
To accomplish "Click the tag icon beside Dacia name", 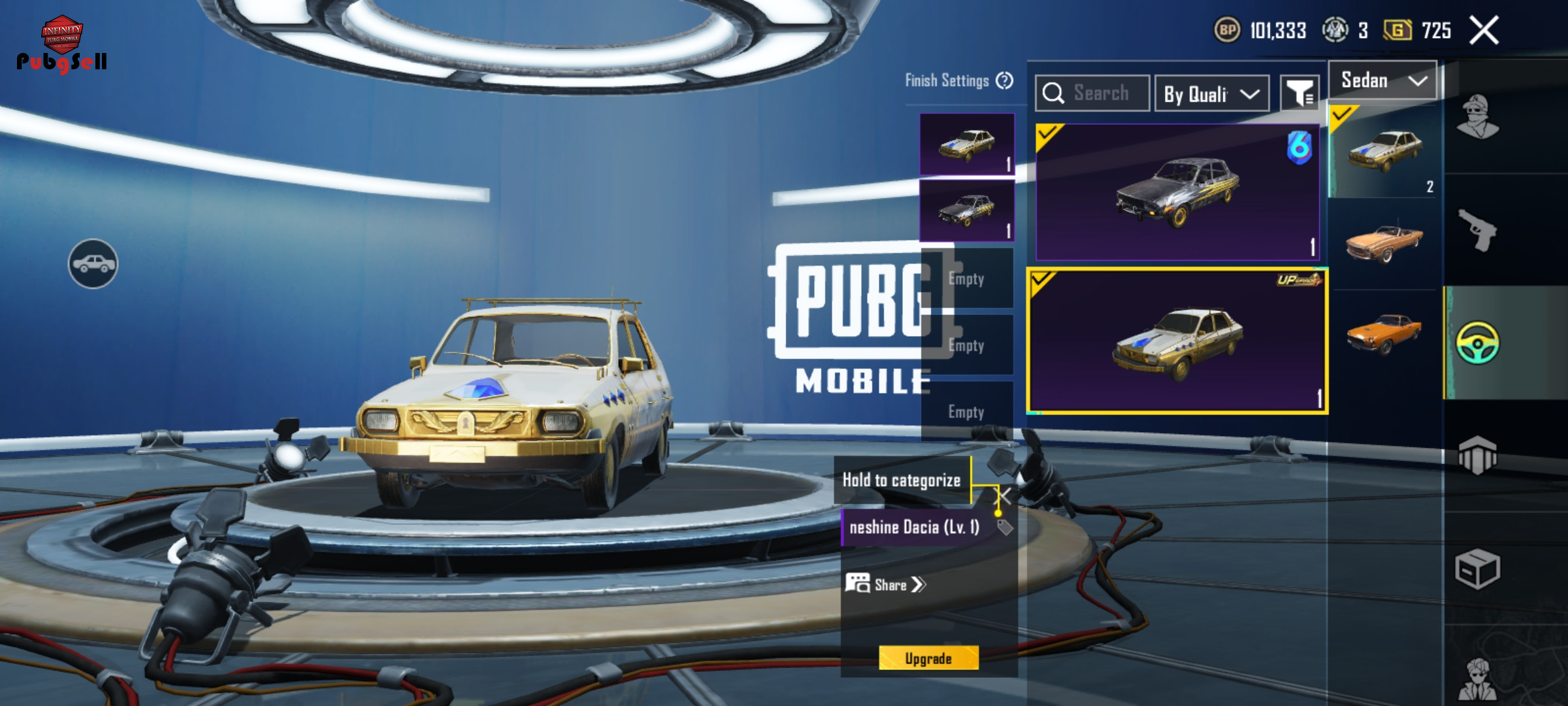I will (x=1005, y=528).
